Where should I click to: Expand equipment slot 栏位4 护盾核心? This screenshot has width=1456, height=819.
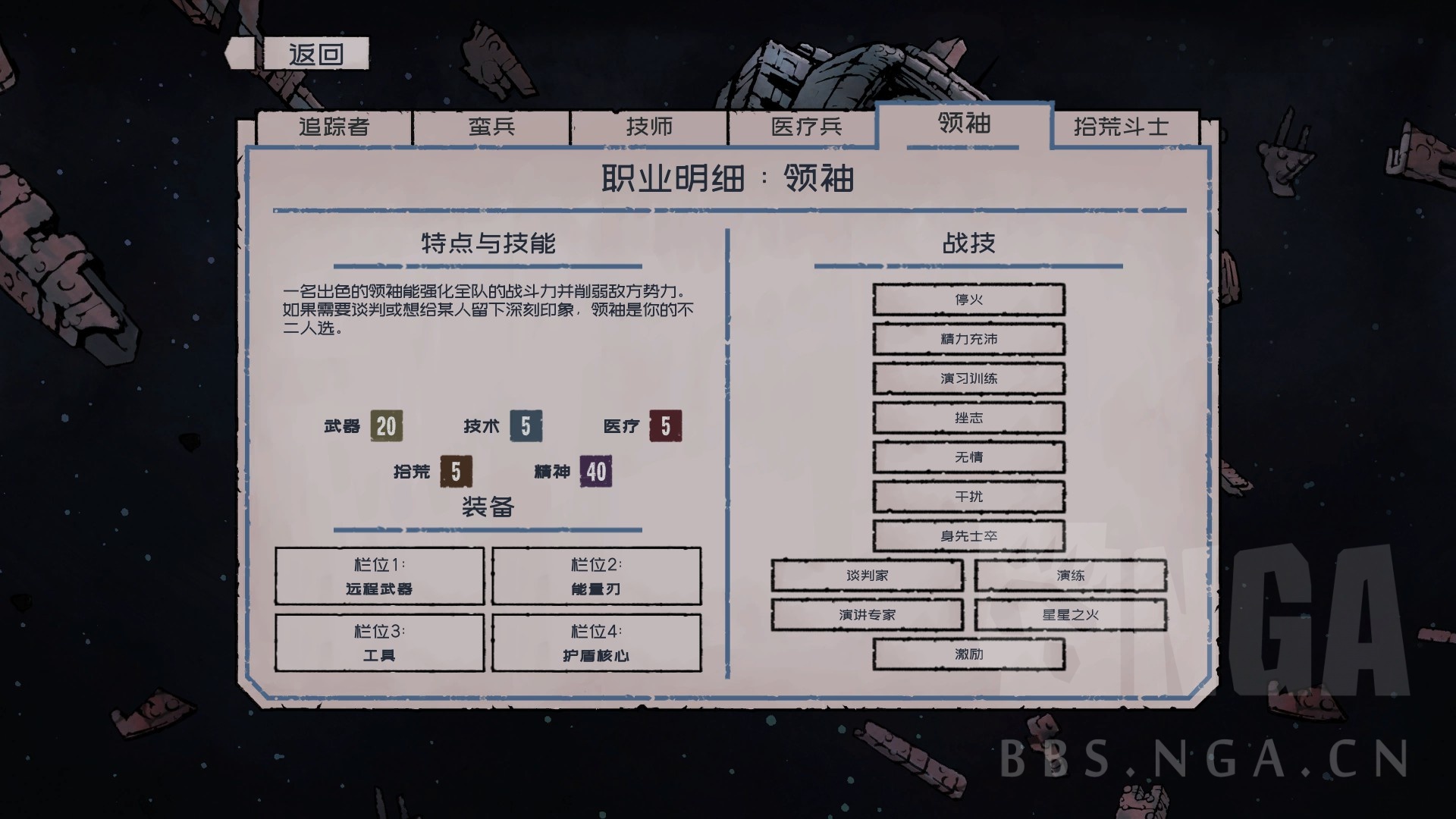597,642
